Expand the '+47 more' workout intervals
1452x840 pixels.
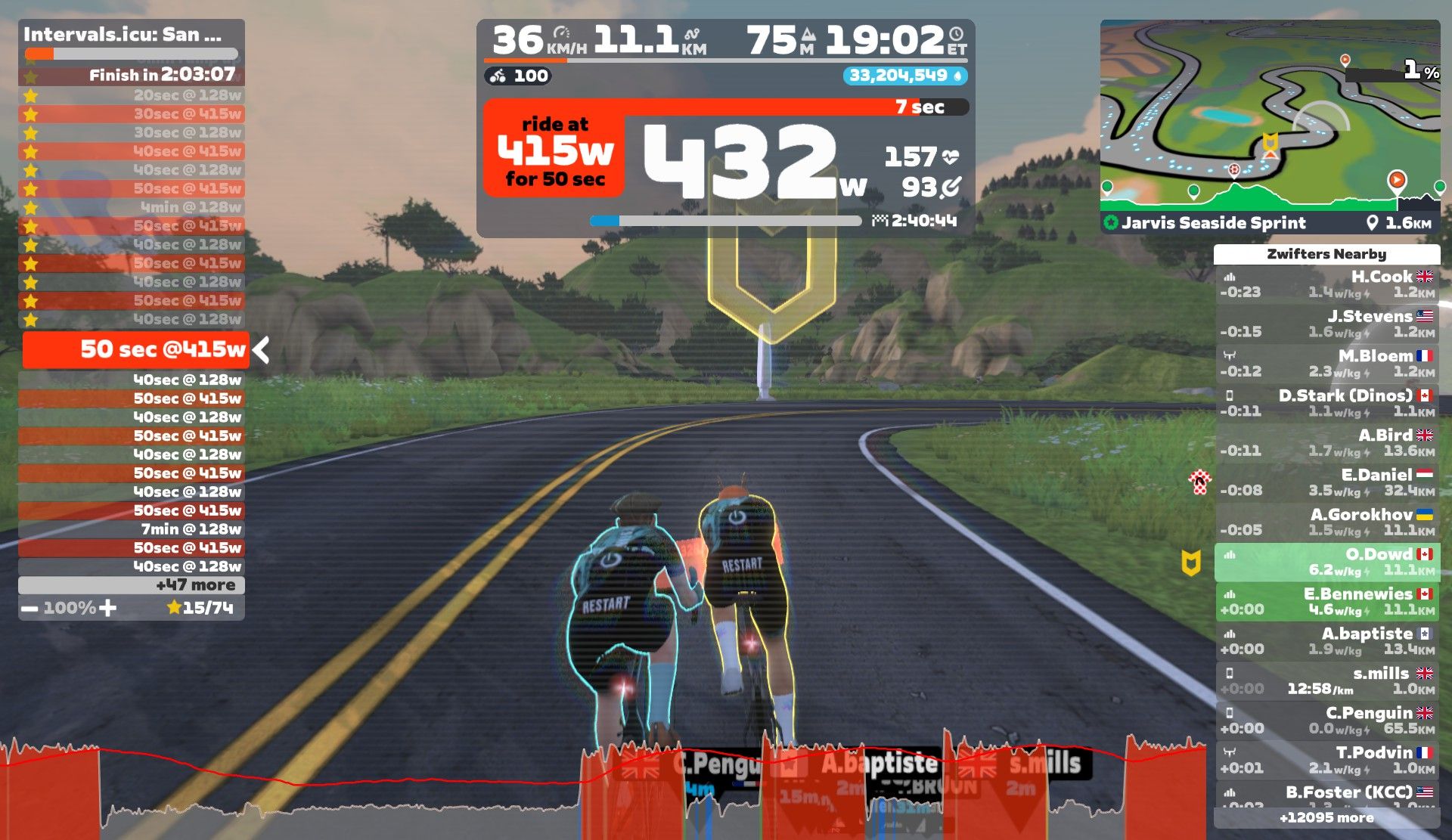[132, 585]
